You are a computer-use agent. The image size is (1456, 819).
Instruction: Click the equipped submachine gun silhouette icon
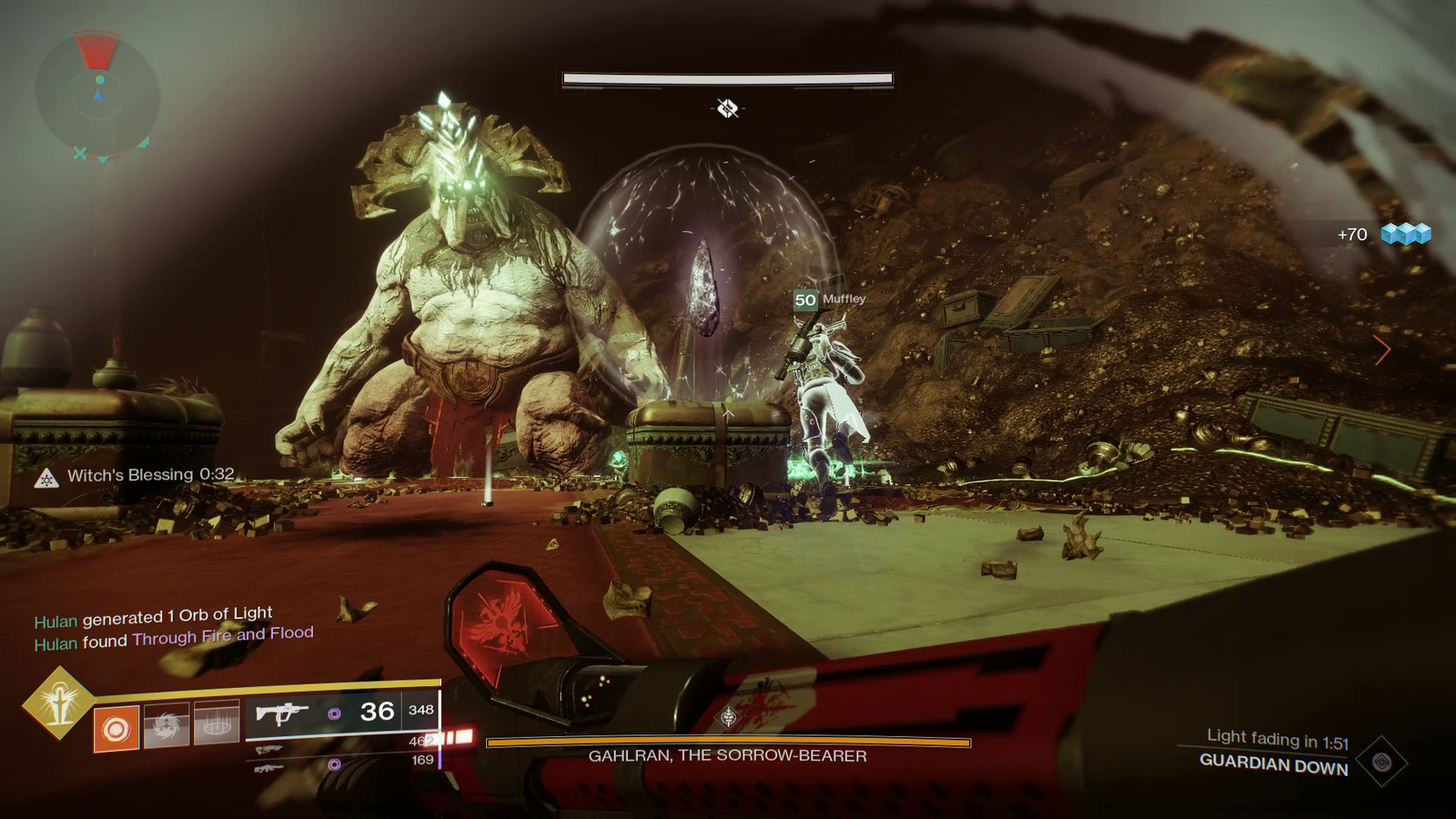[281, 713]
